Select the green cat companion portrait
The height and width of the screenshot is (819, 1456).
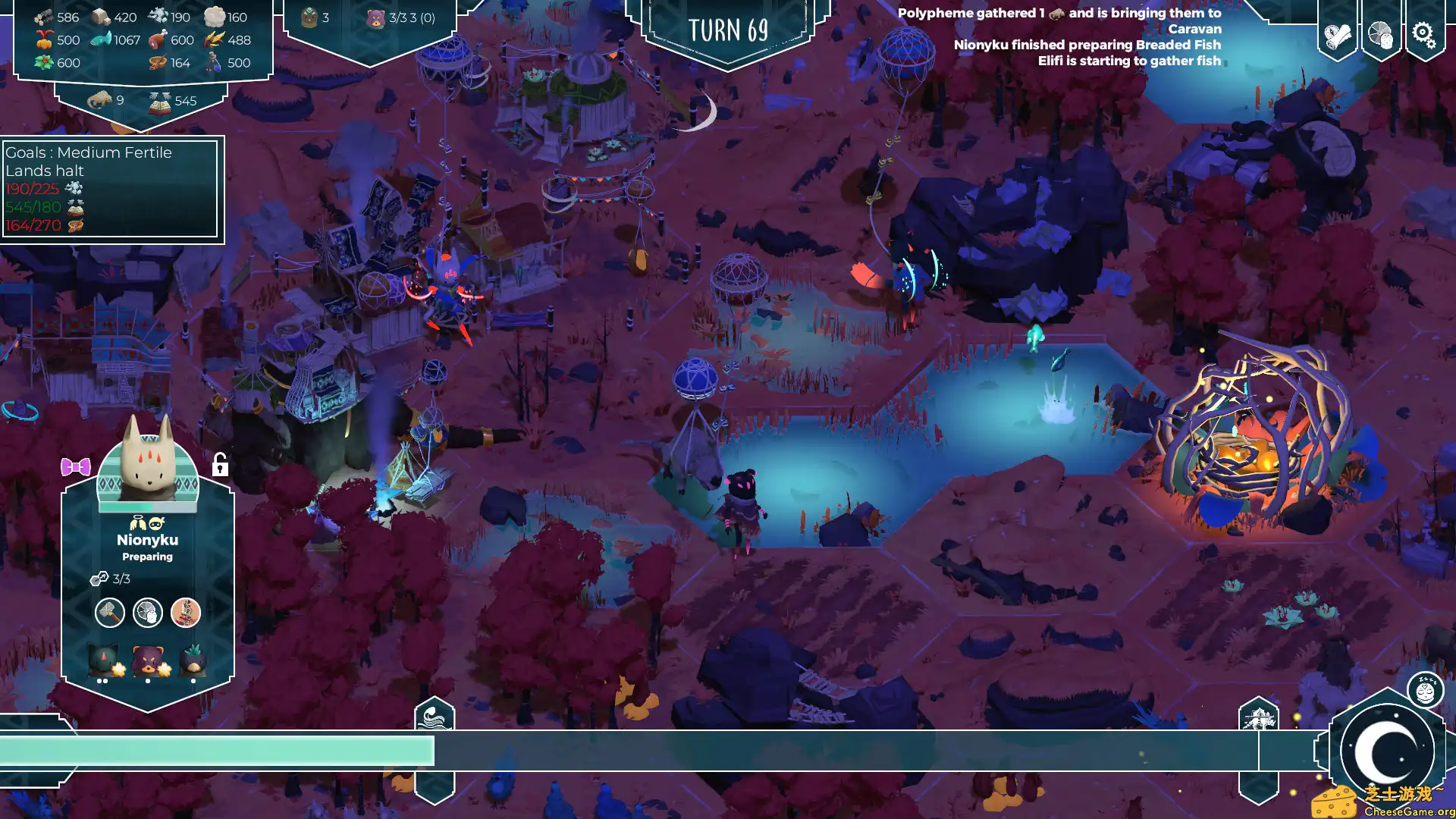pos(103,661)
